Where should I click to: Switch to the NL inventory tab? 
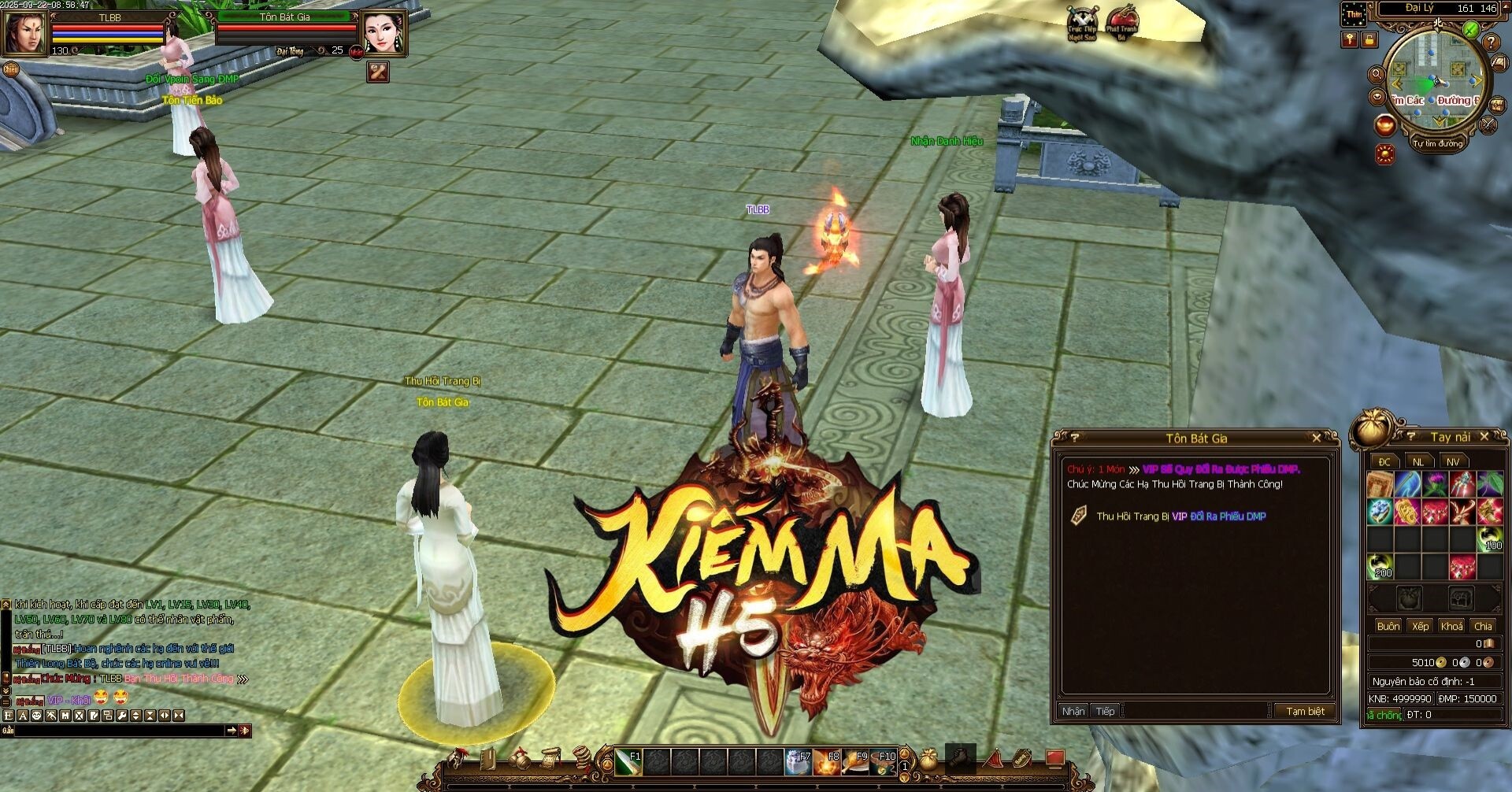1418,461
